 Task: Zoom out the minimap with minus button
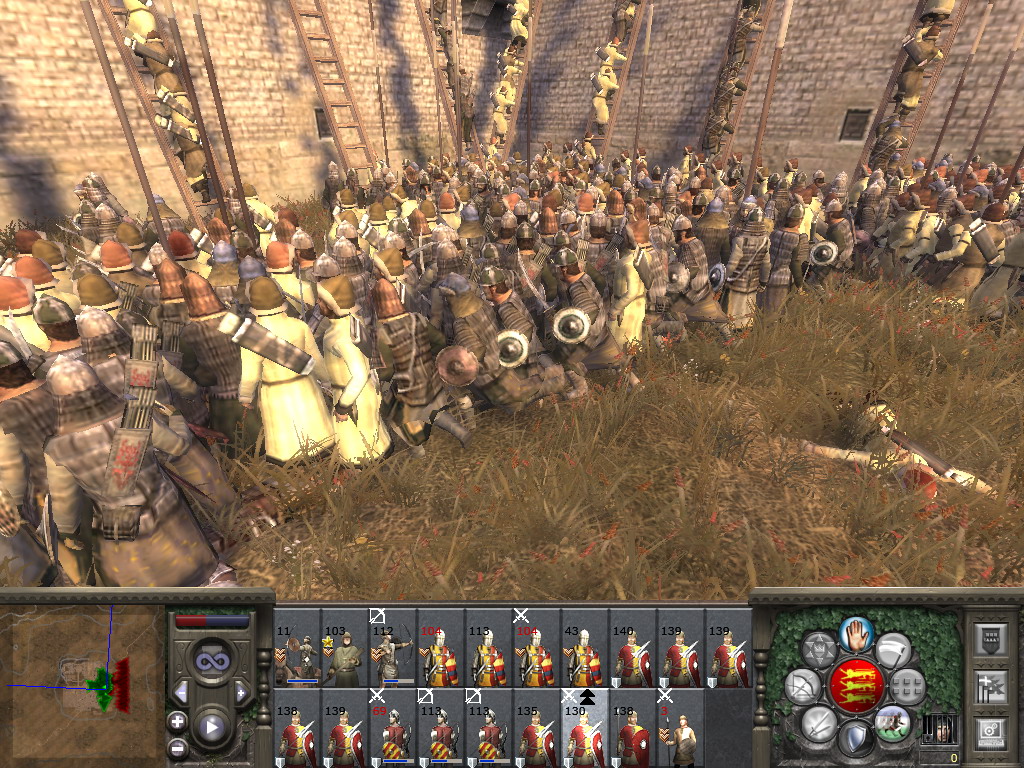coord(177,747)
